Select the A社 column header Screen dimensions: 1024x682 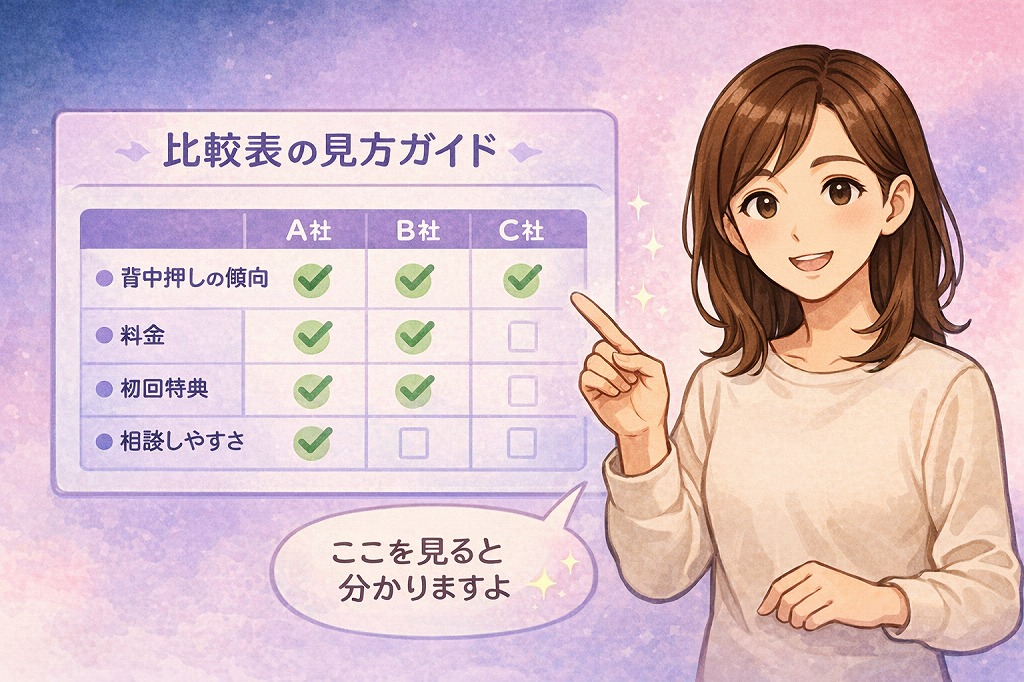(x=309, y=231)
